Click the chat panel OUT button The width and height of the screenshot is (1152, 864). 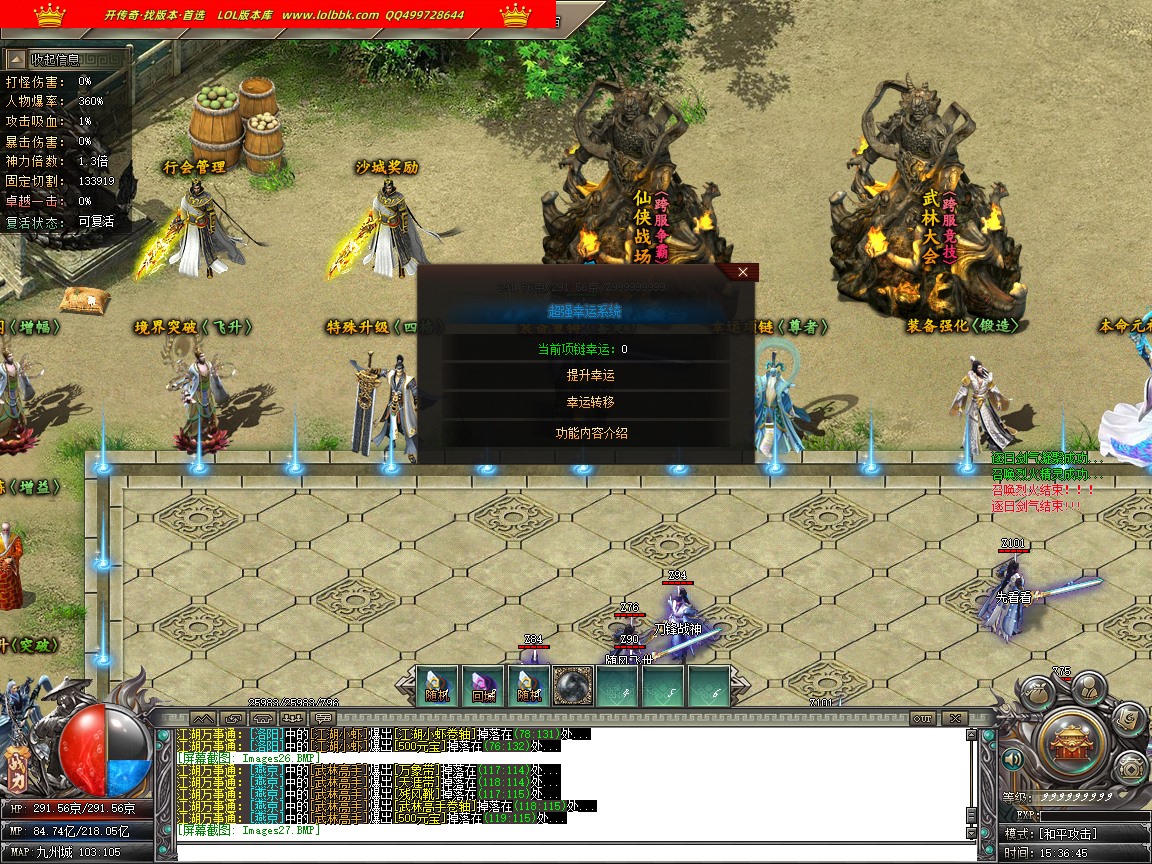click(x=922, y=718)
